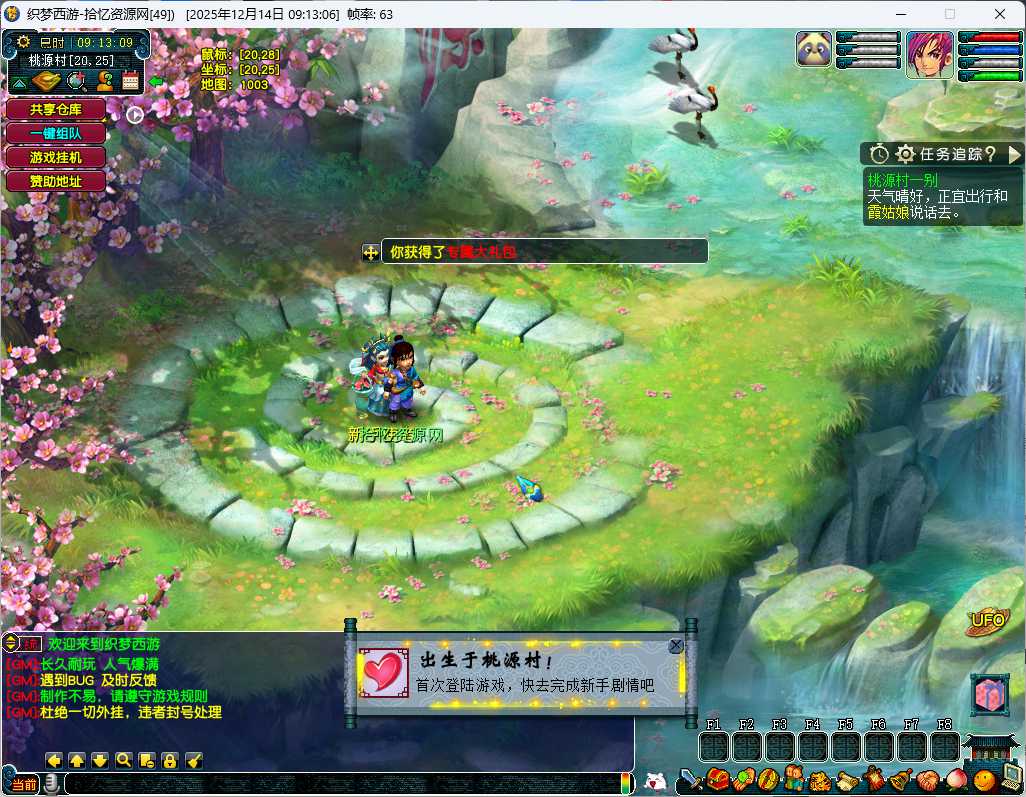Click the 一键组队 quick team button
1026x797 pixels.
[55, 133]
